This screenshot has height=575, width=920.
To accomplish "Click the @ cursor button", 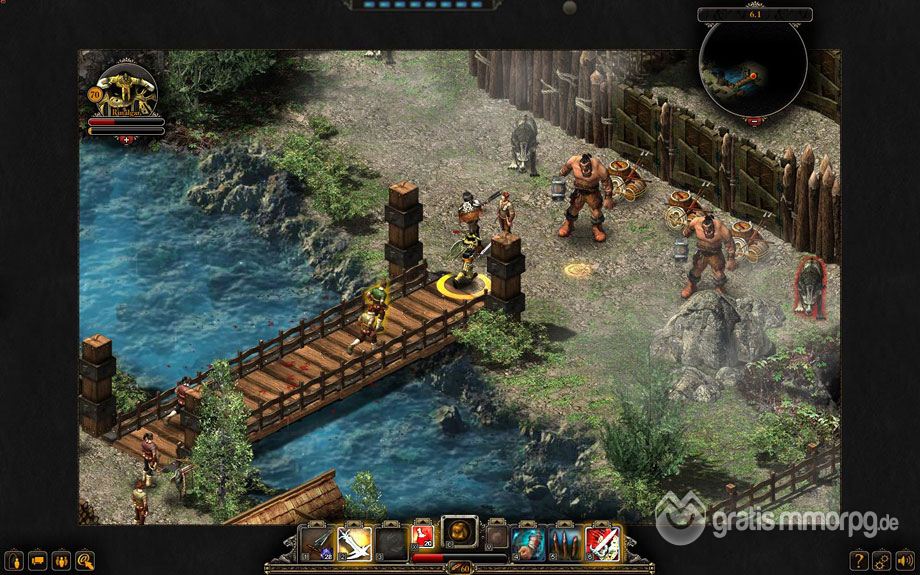I will point(85,558).
